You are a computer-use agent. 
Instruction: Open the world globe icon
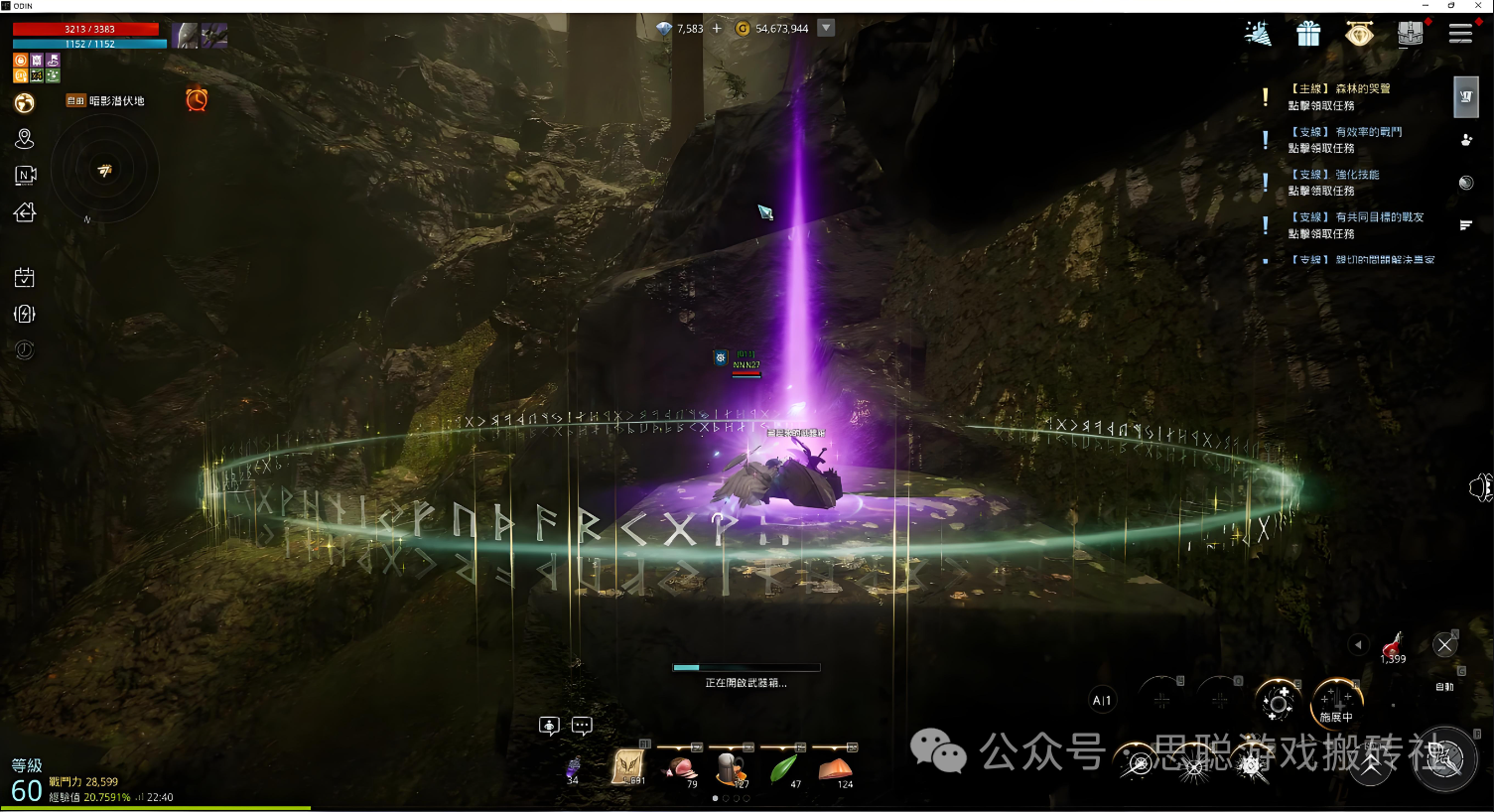point(25,103)
